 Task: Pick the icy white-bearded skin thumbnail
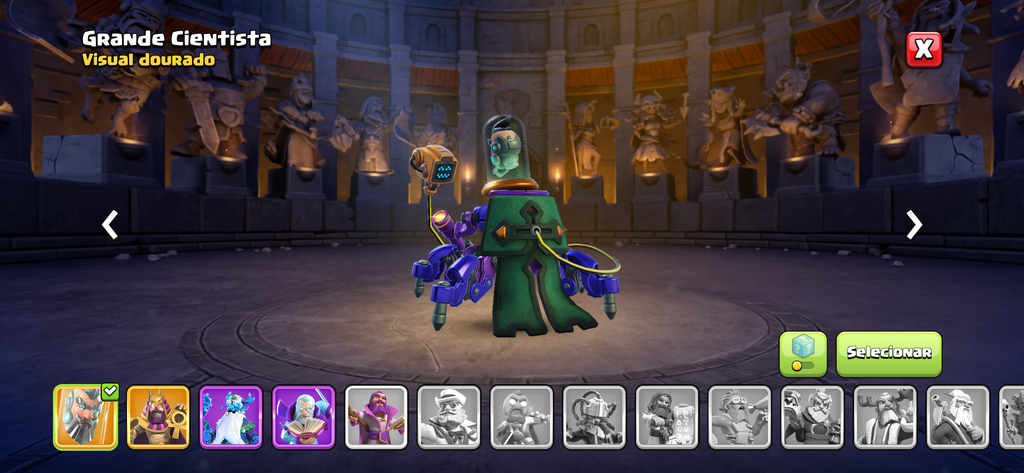click(231, 416)
